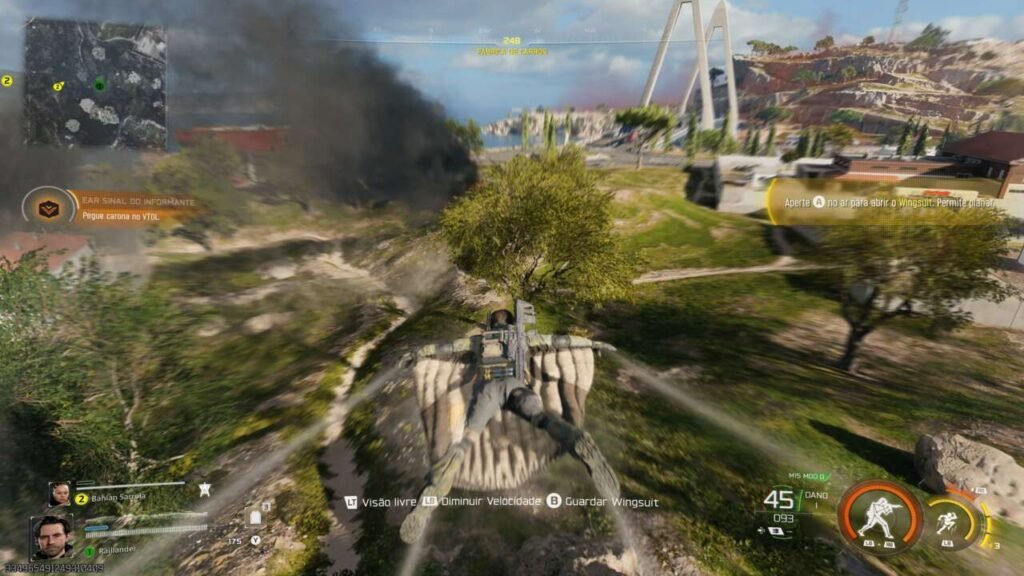Select the armor plate item slot

click(254, 517)
